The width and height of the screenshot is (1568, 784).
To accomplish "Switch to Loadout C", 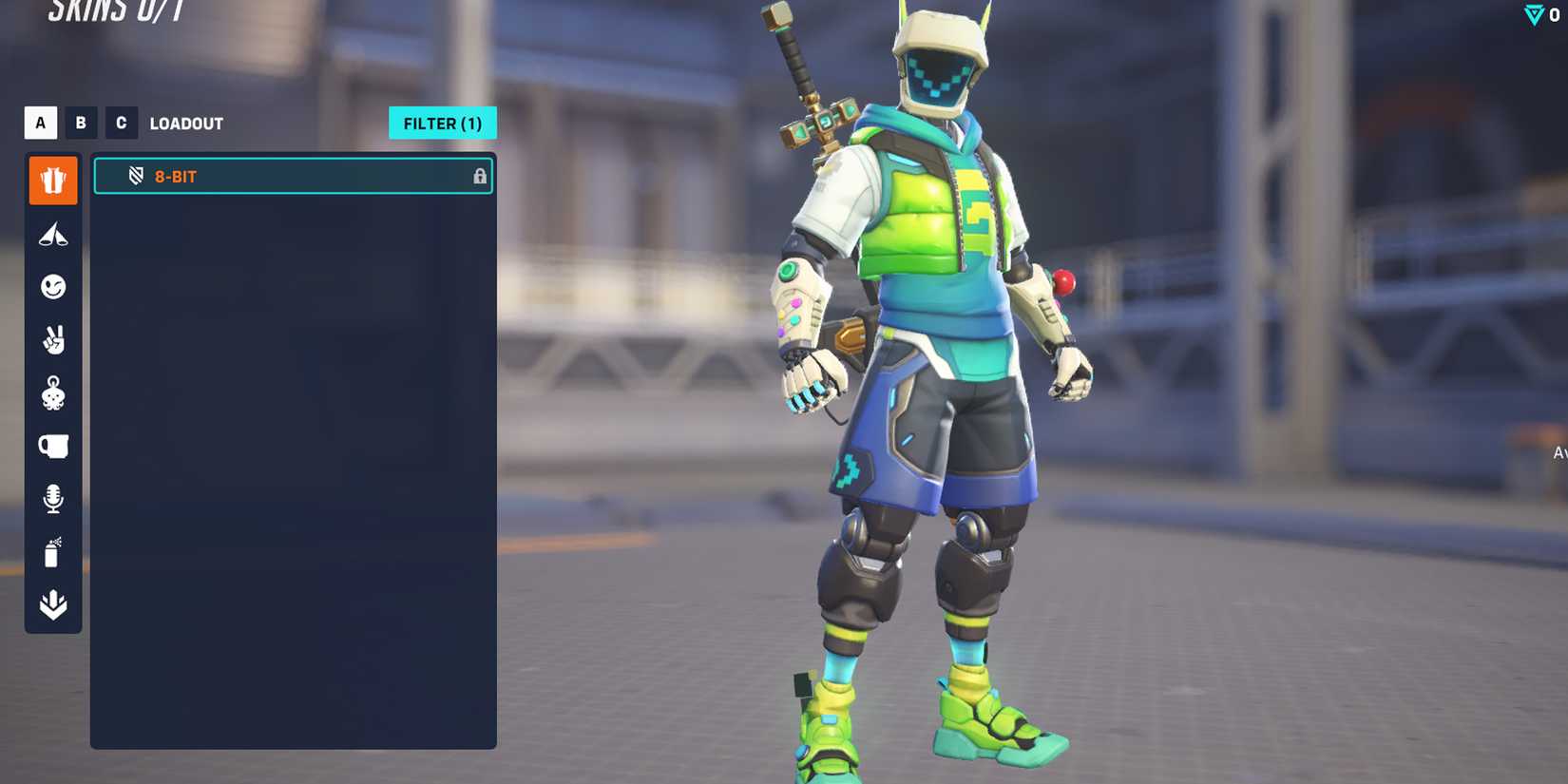I will 121,123.
